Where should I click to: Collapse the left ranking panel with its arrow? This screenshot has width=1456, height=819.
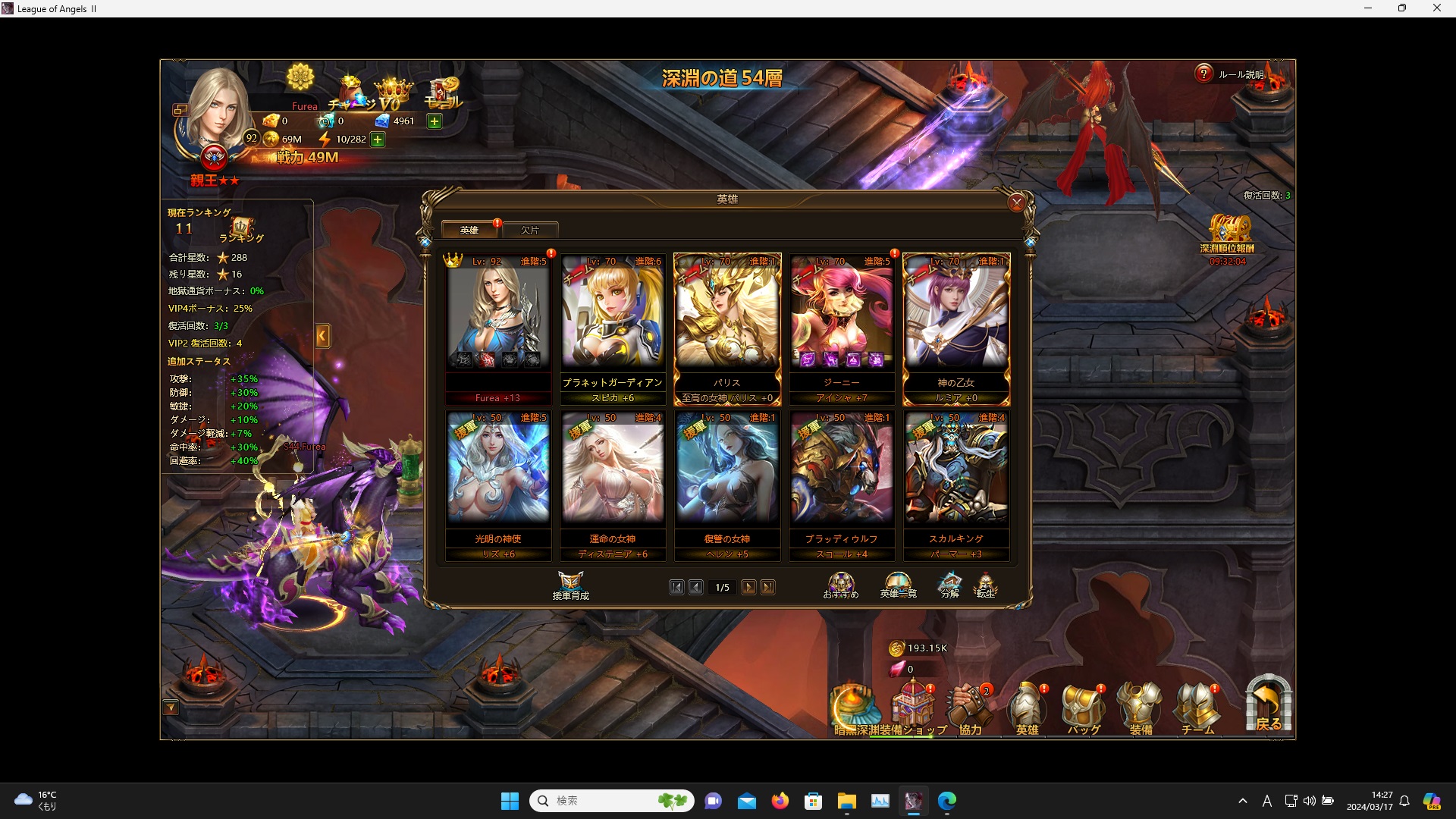coord(322,336)
